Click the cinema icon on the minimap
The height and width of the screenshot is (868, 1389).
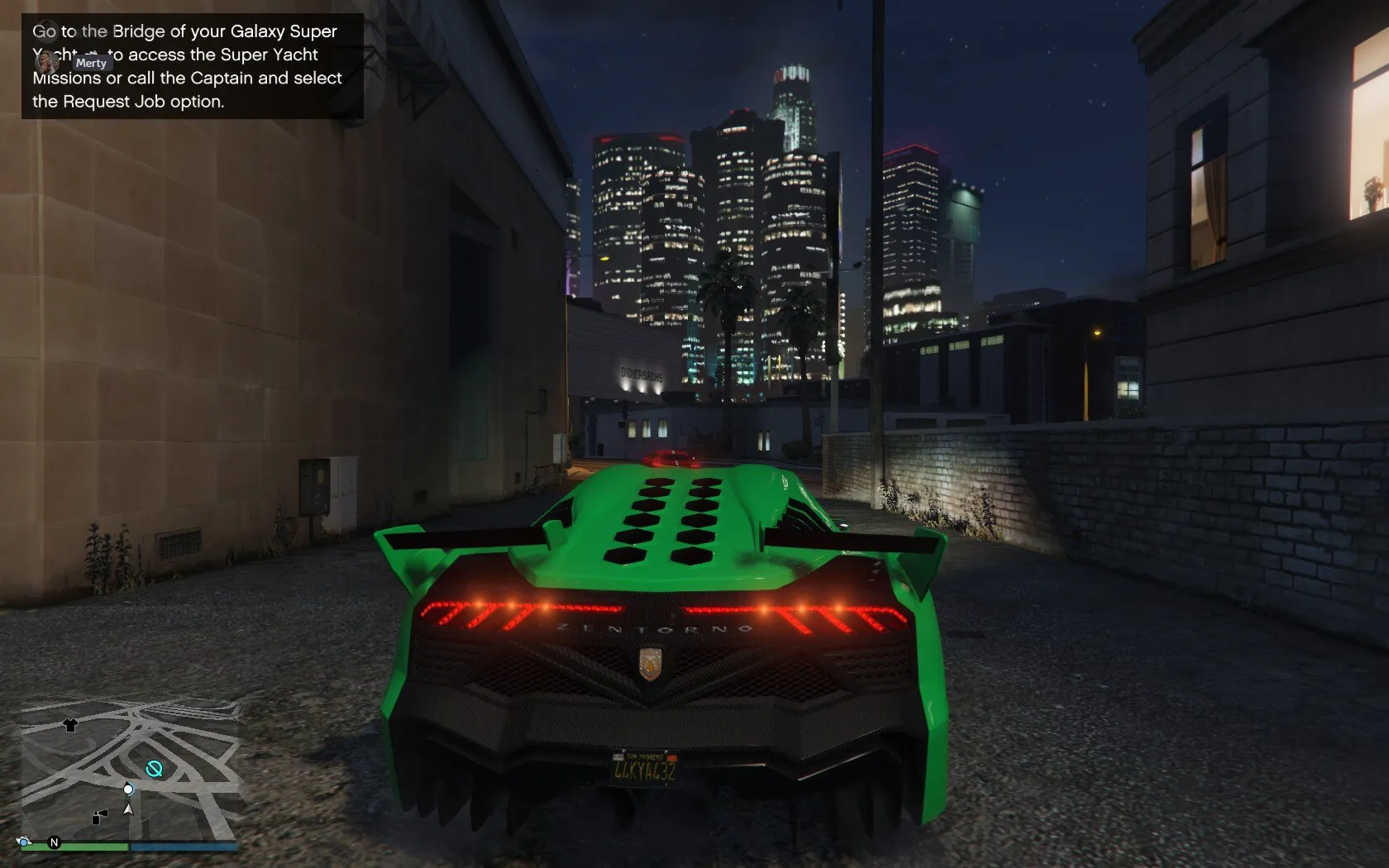(x=99, y=817)
